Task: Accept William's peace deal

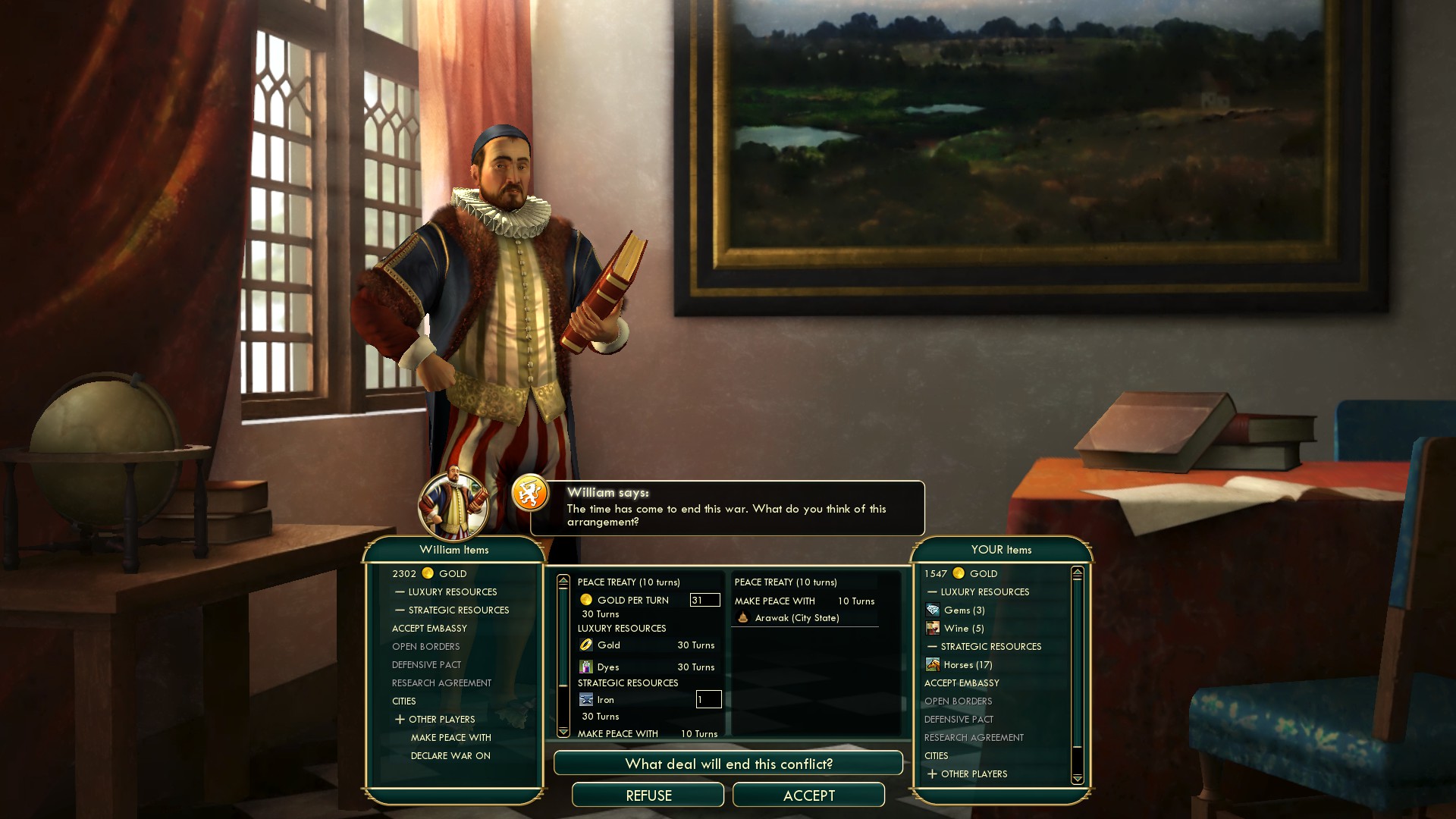Action: click(808, 795)
